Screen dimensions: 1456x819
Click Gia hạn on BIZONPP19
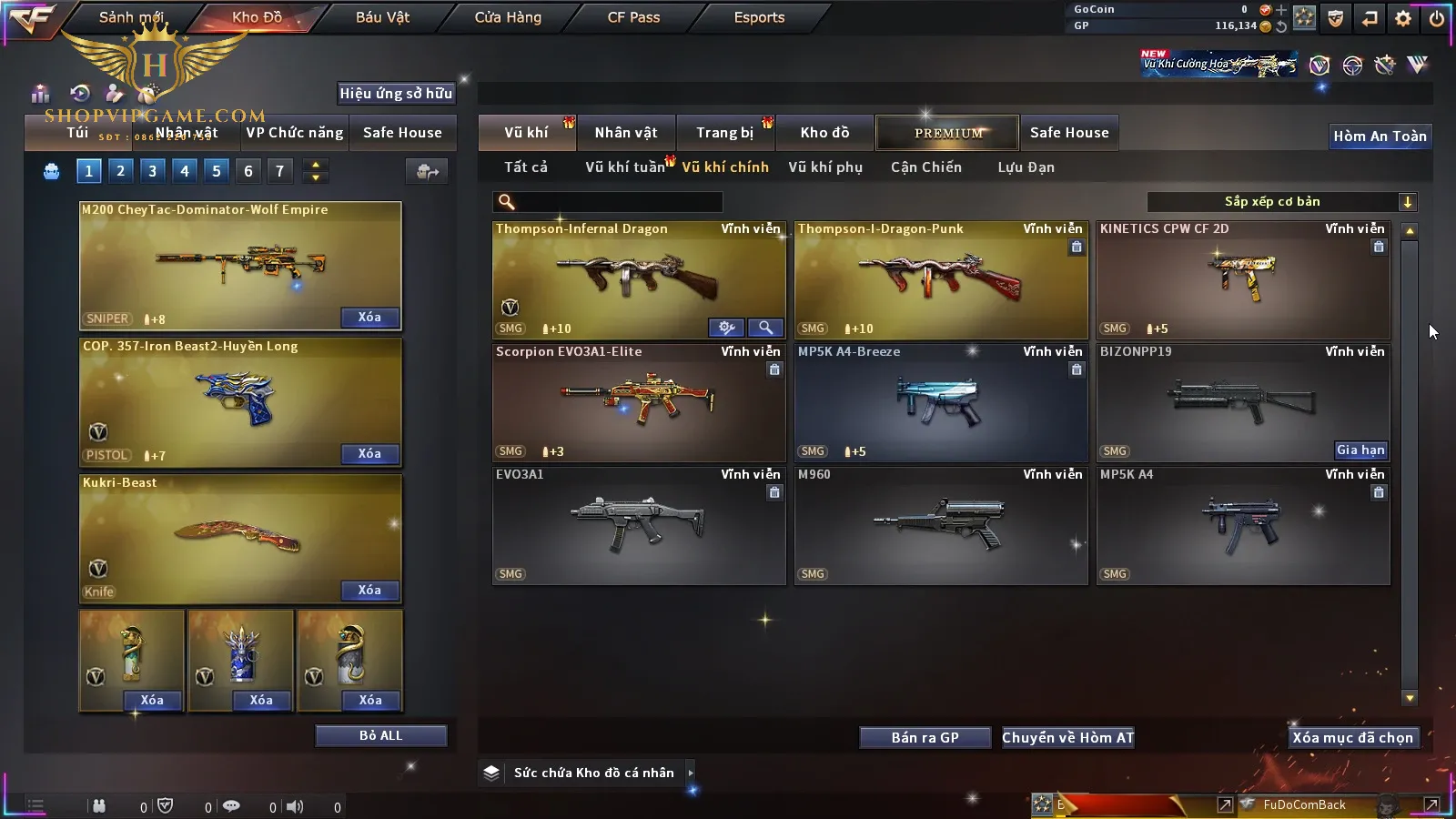(x=1360, y=450)
